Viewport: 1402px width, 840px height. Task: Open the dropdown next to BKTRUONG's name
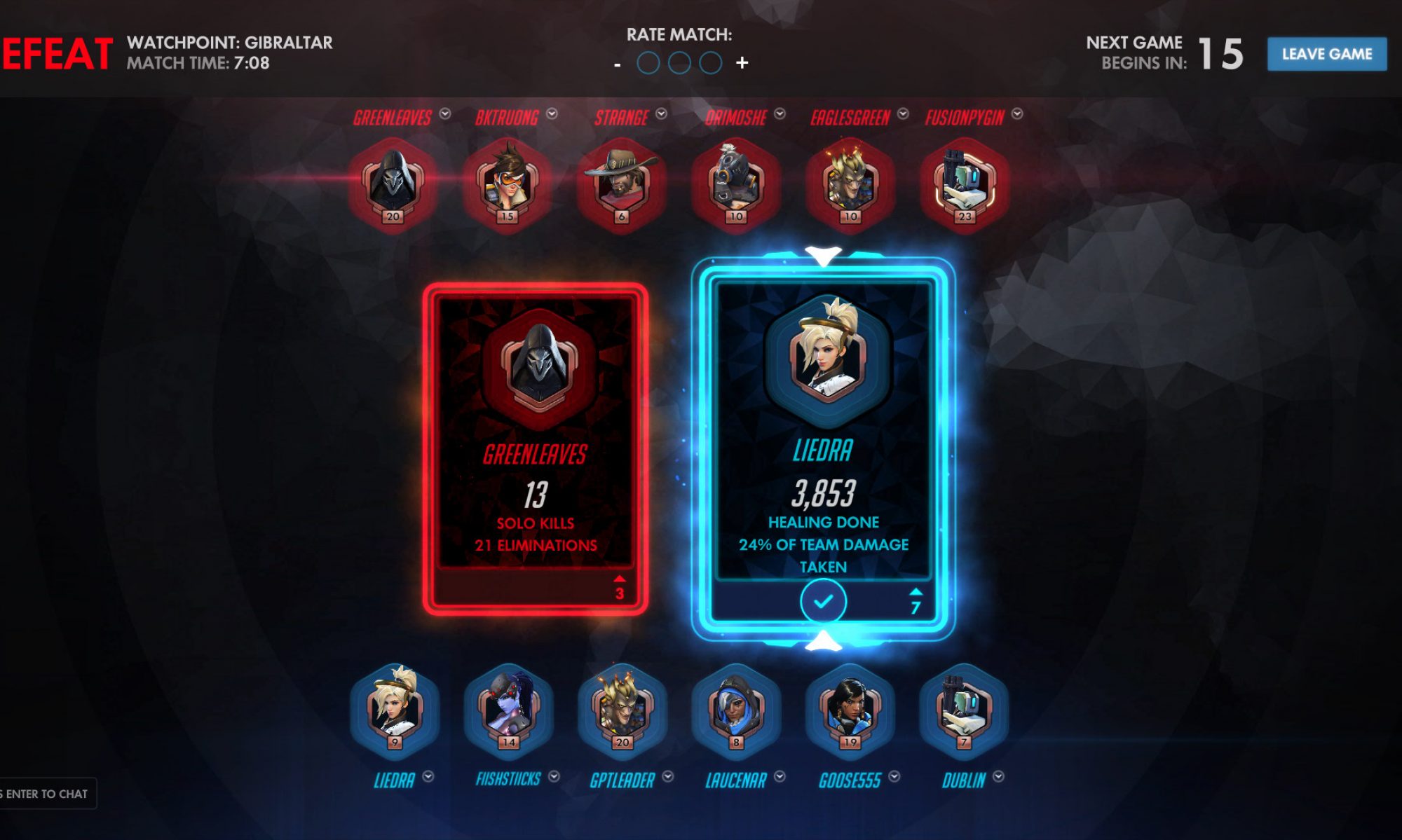(552, 113)
